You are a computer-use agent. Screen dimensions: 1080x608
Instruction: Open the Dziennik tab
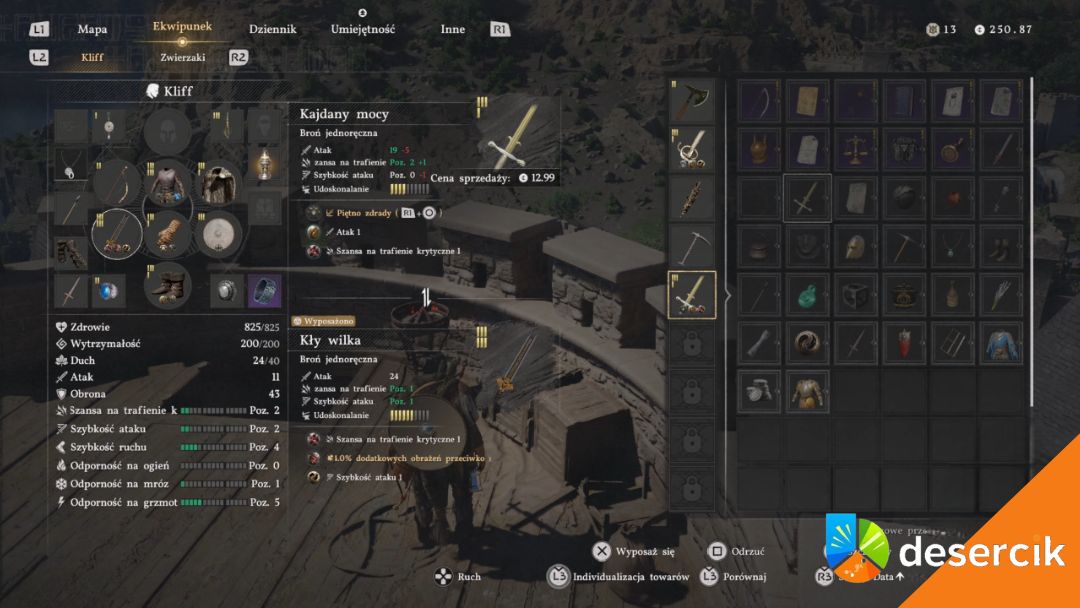pos(272,29)
